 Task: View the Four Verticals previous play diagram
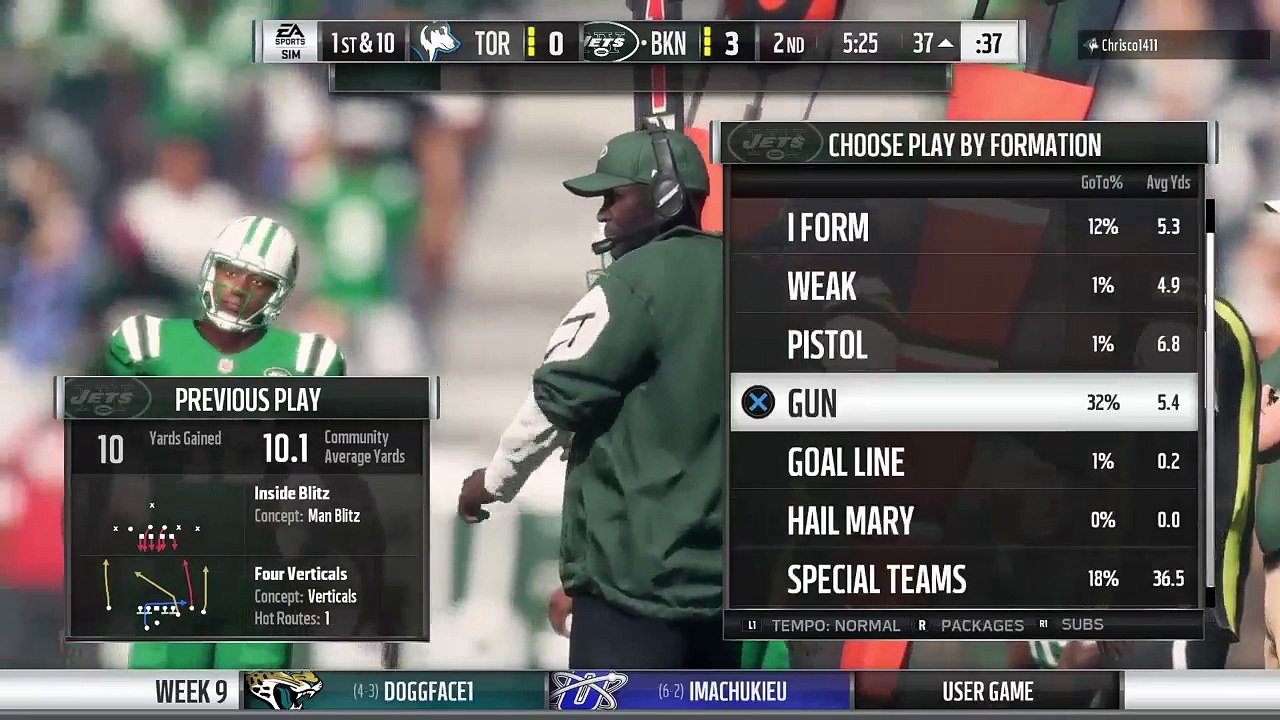click(x=157, y=594)
